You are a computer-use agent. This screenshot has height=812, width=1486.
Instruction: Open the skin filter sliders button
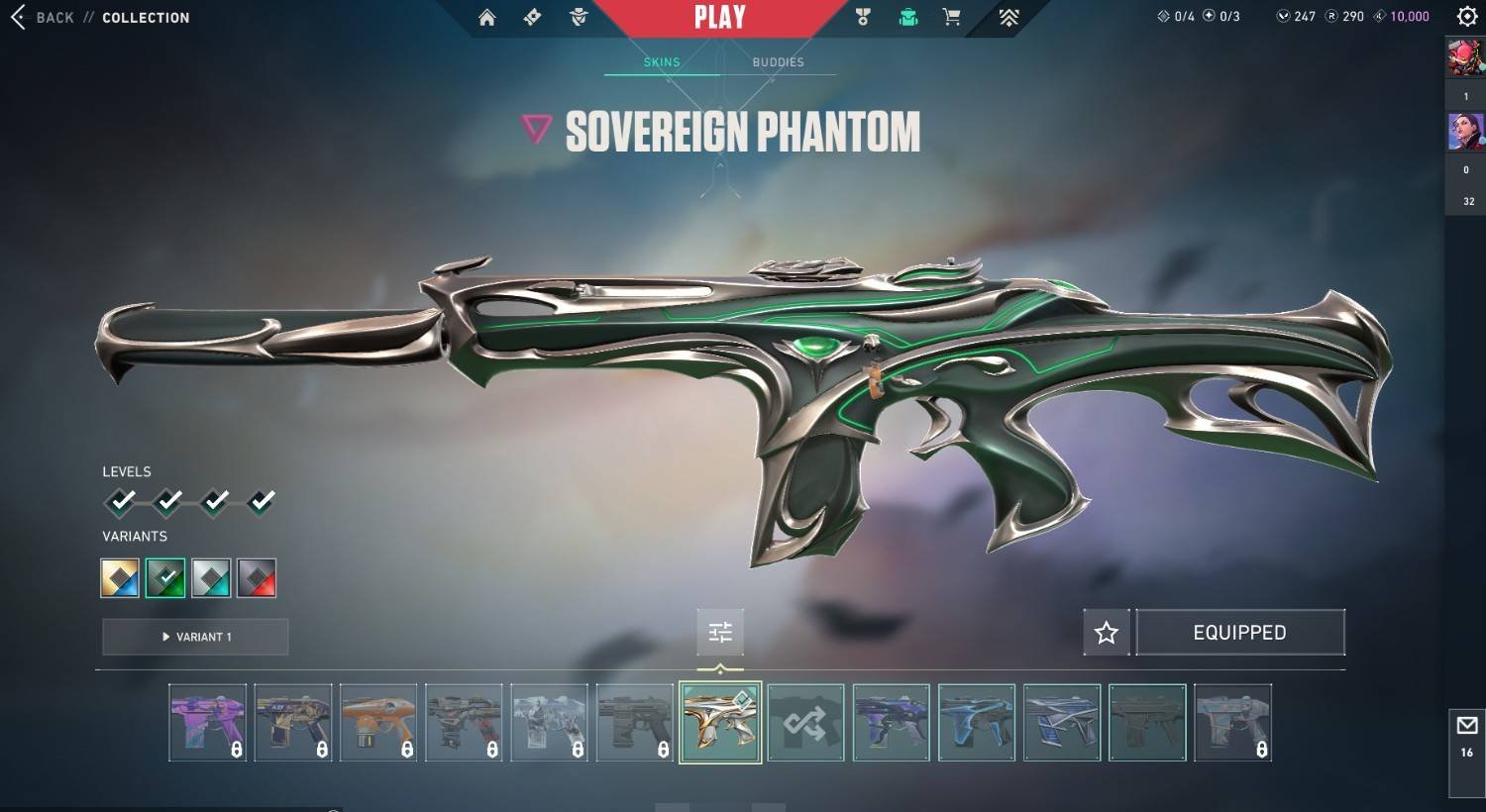pyautogui.click(x=720, y=632)
